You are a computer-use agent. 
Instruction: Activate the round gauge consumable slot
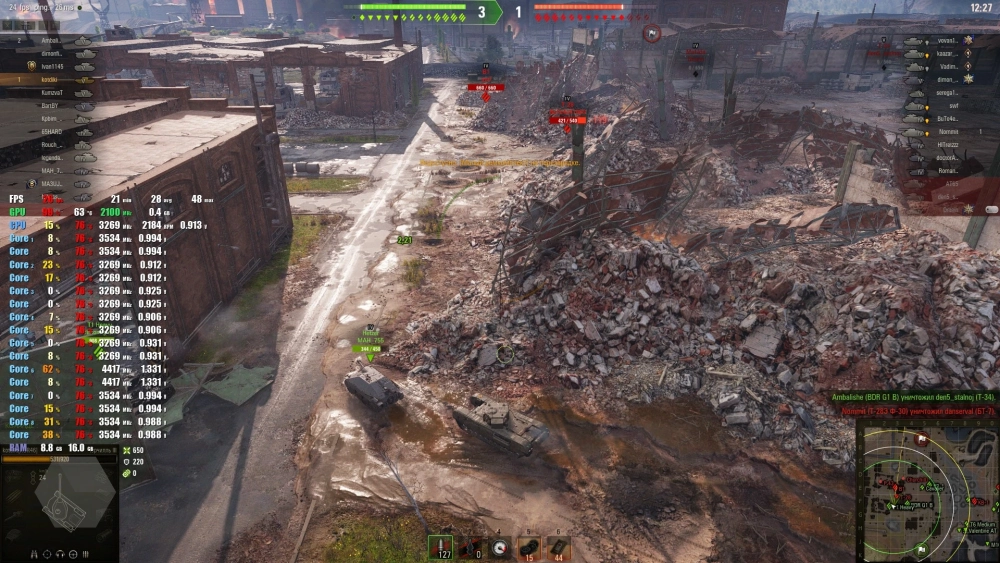click(x=500, y=546)
